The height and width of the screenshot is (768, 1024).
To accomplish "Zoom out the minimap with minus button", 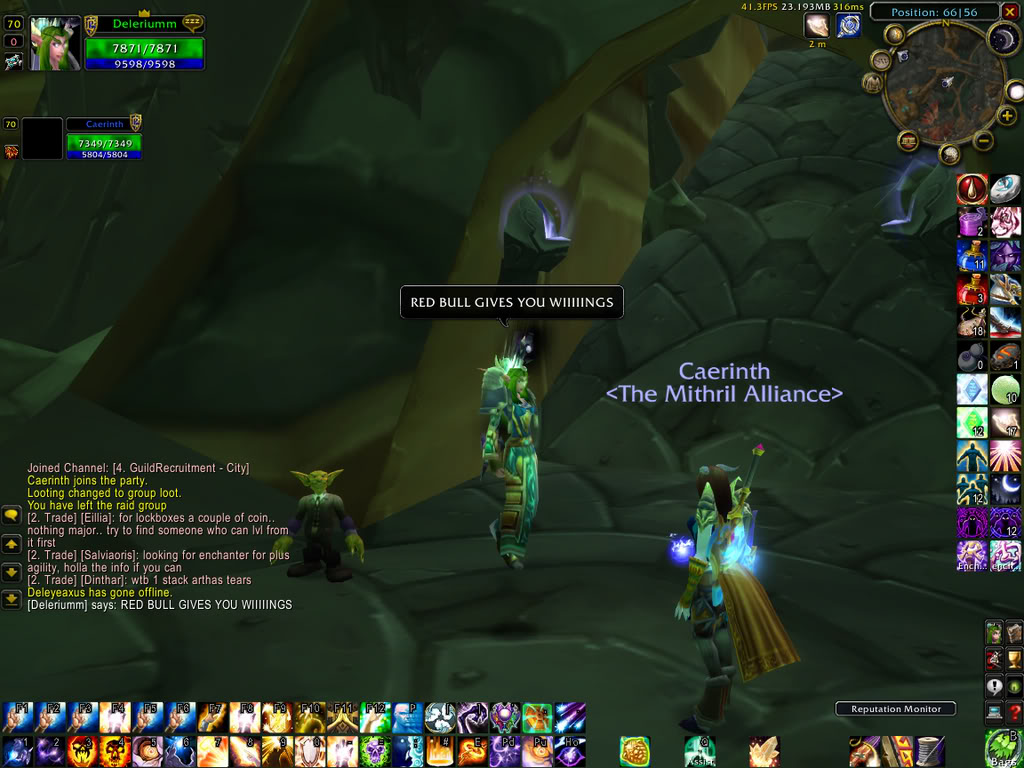I will click(984, 141).
